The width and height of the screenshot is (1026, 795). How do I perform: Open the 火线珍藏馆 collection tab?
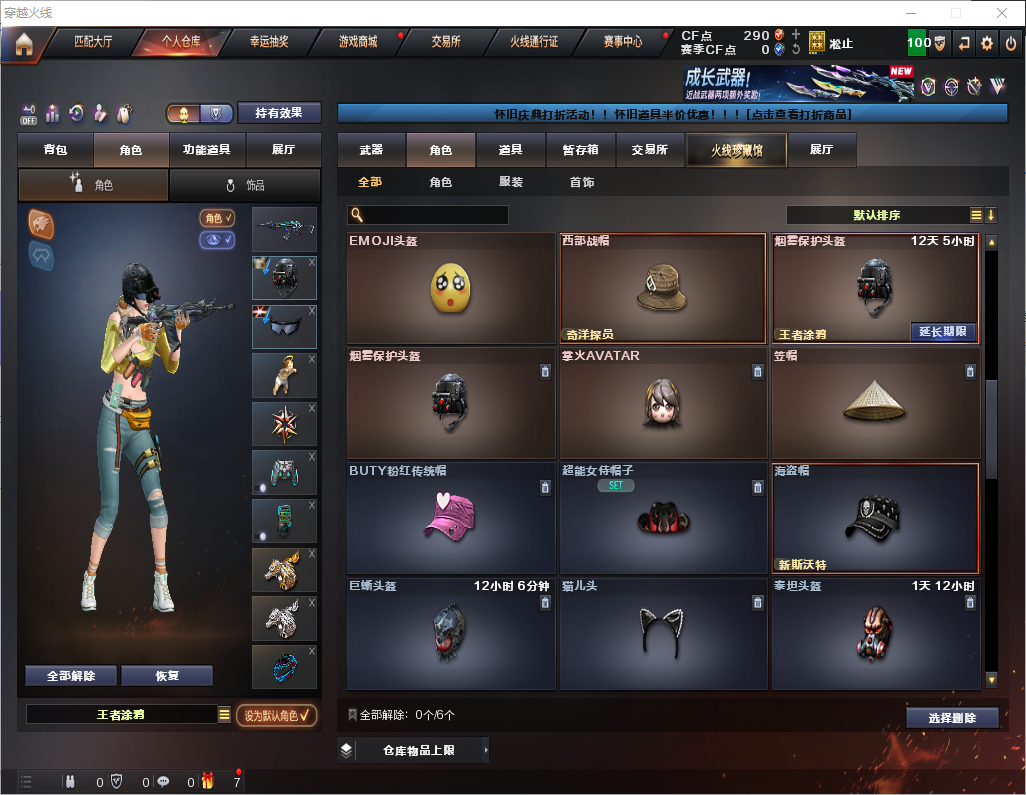tap(736, 150)
